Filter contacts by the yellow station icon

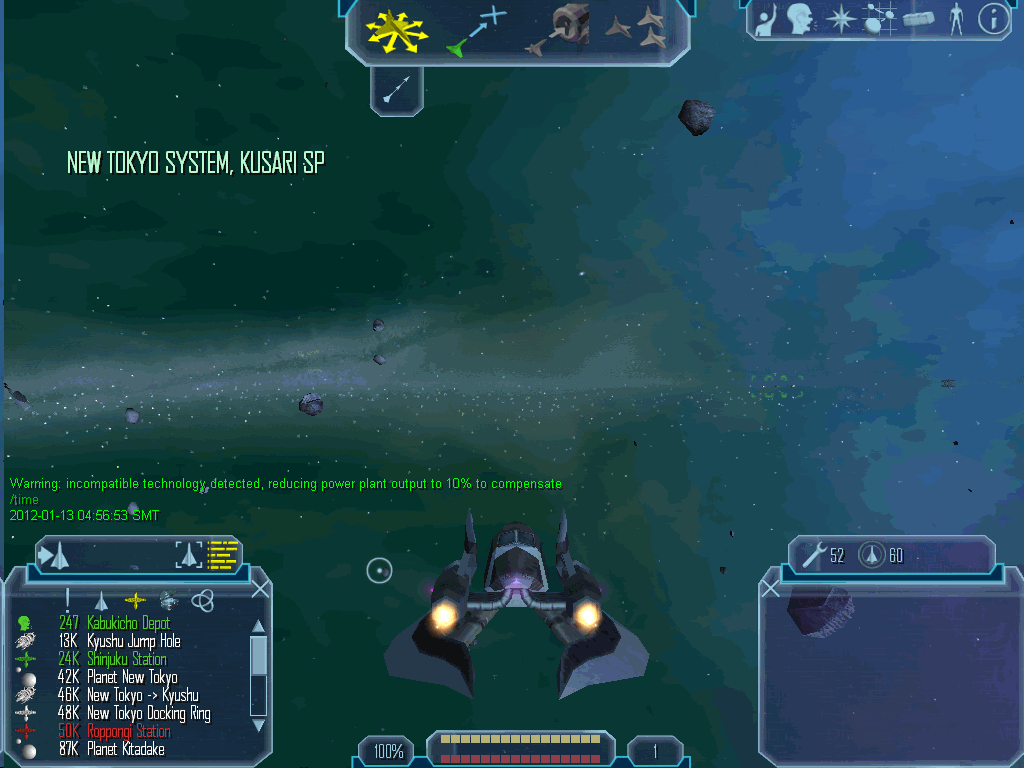pos(134,600)
